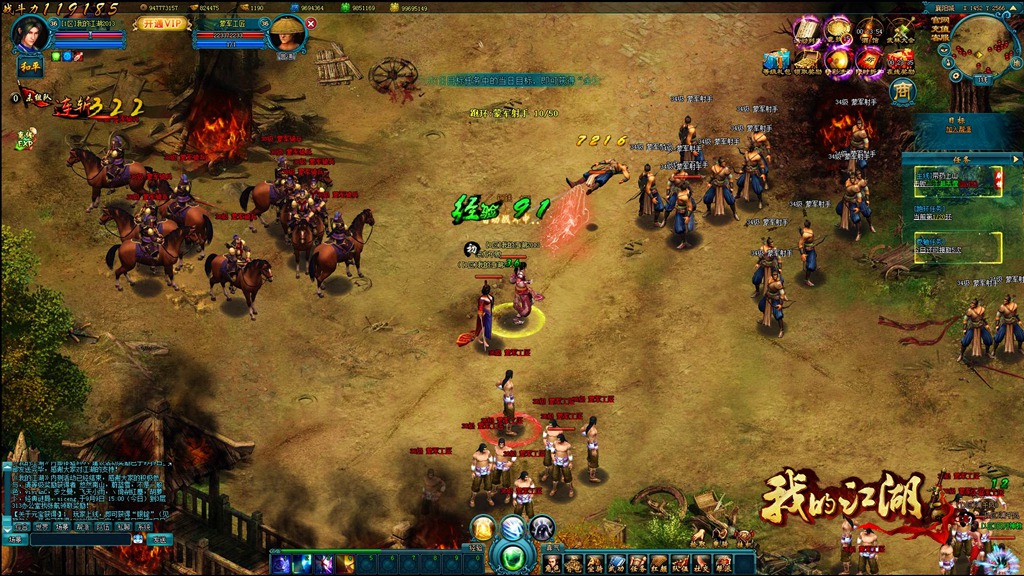Open the 等级礼包 blue gift box
The image size is (1024, 576).
(776, 61)
